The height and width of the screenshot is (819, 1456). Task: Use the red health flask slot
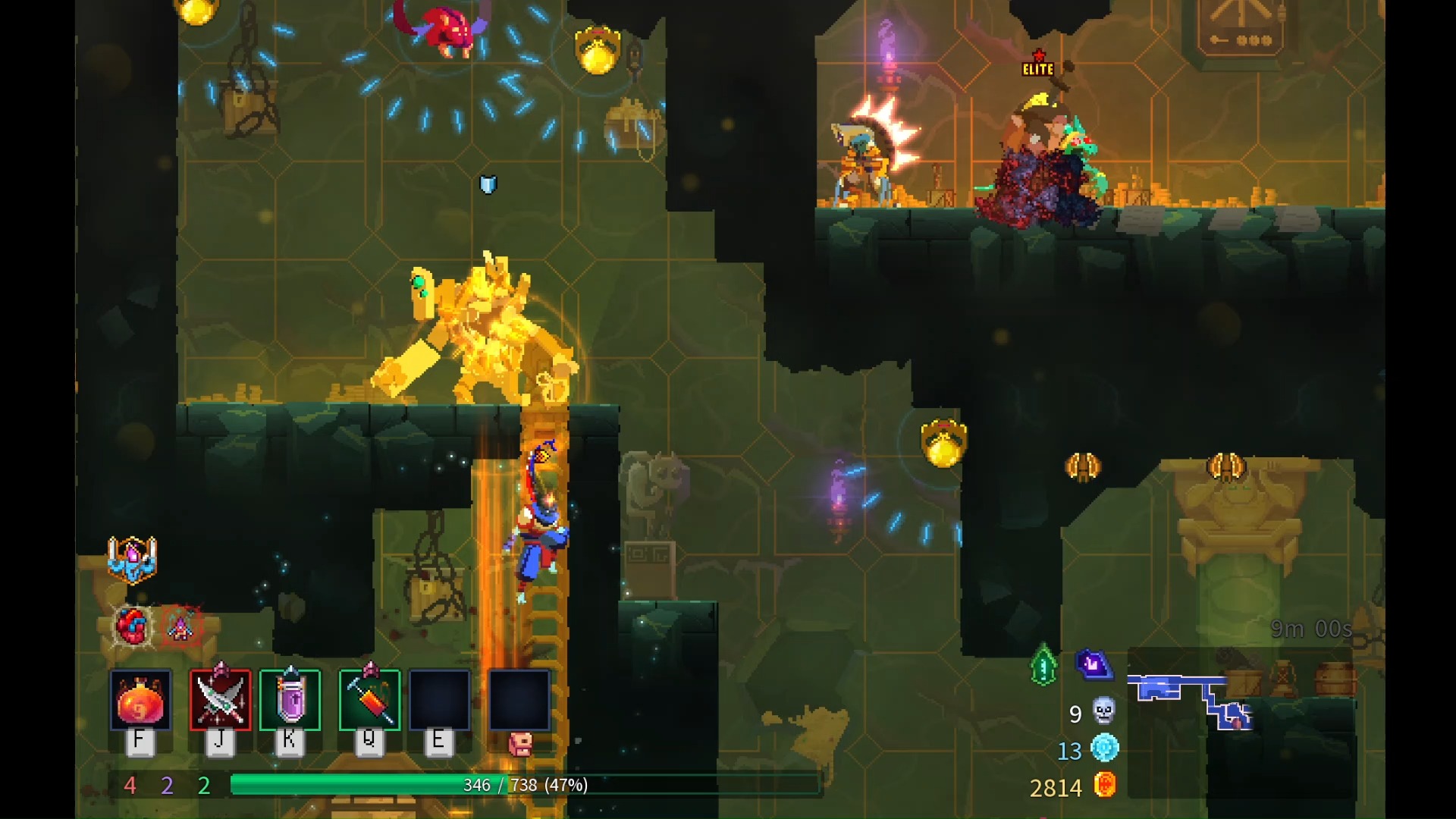tap(140, 701)
